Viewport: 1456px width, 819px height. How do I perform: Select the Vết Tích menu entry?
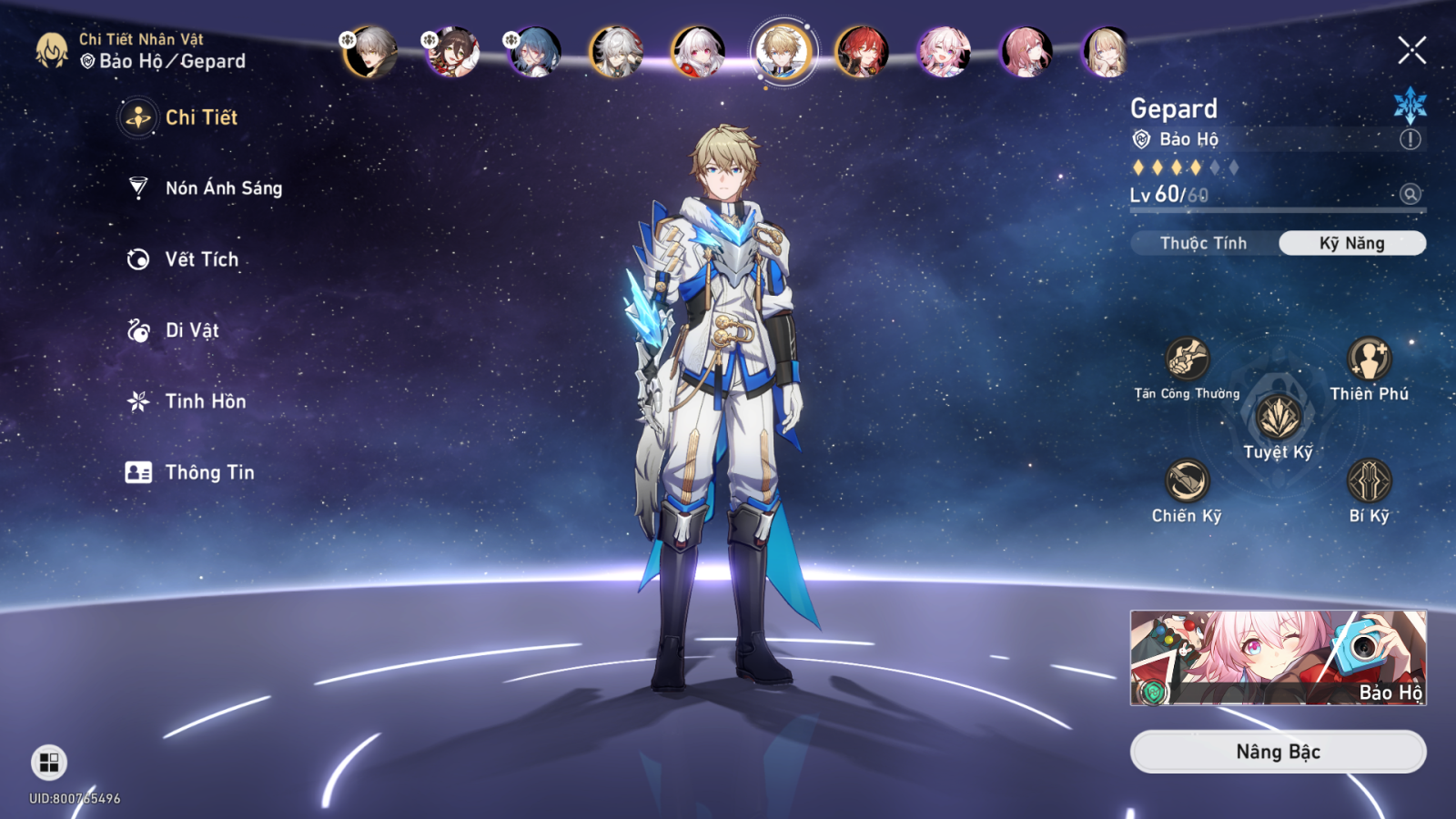201,259
